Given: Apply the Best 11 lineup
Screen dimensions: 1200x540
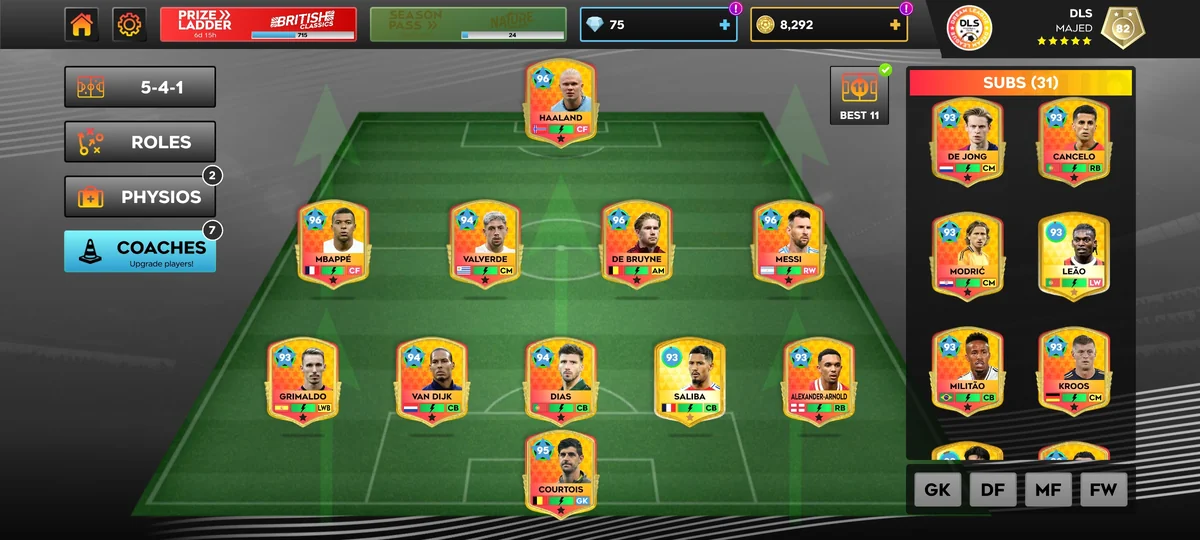Looking at the screenshot, I should (x=859, y=96).
